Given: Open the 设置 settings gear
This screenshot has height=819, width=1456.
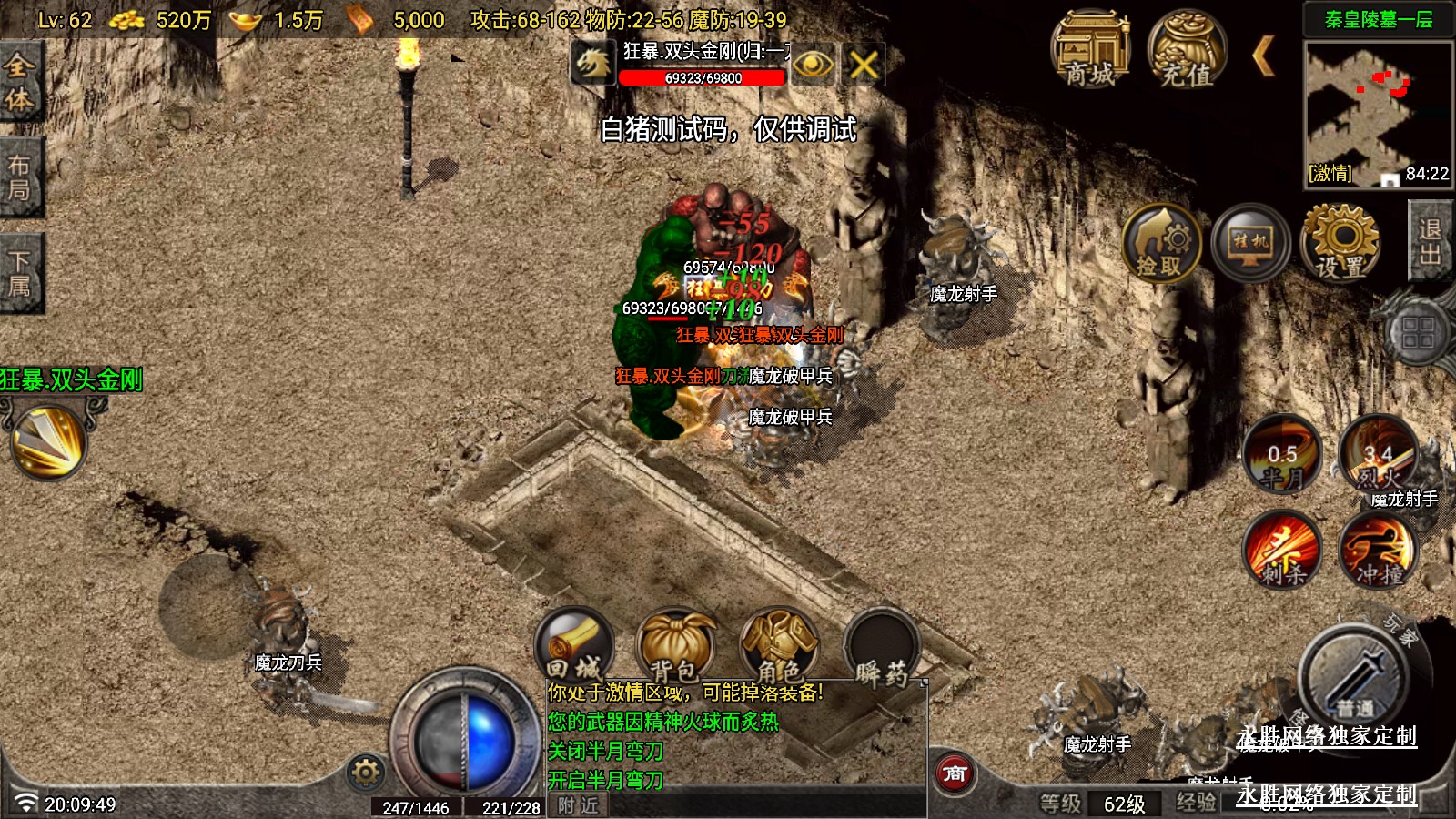Looking at the screenshot, I should (x=1340, y=243).
